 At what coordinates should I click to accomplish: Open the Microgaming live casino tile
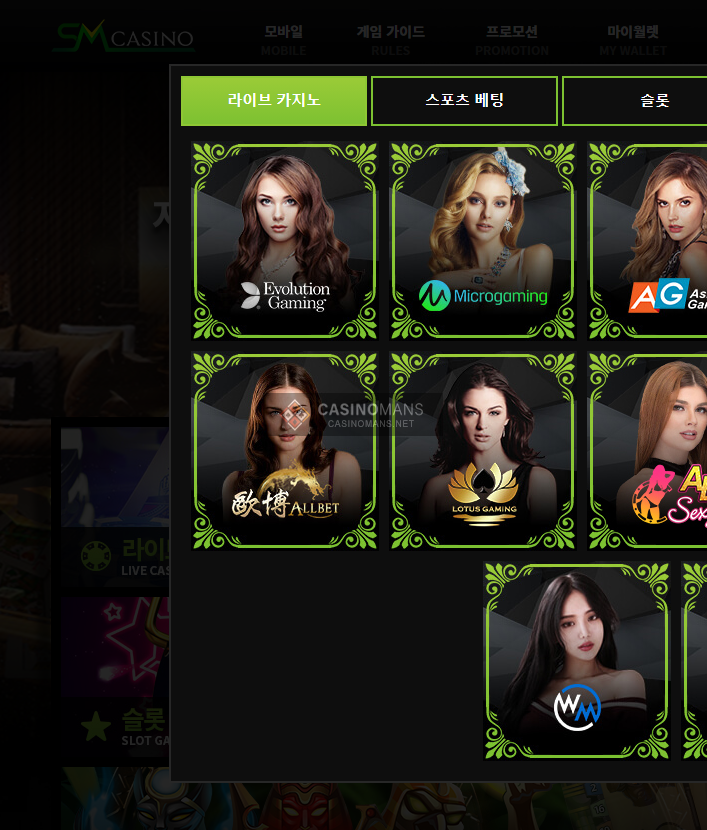pyautogui.click(x=483, y=241)
